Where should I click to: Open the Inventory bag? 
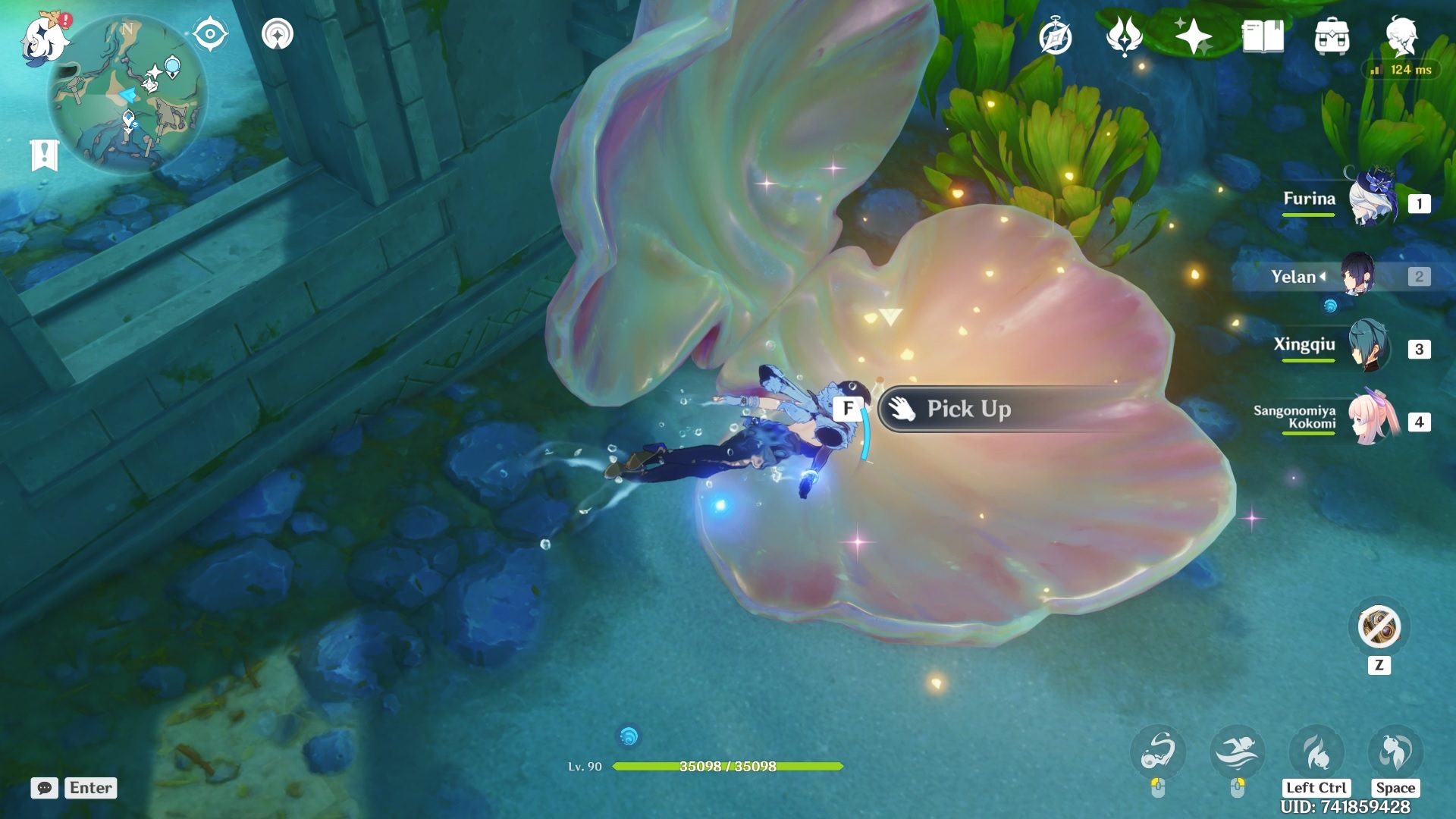click(x=1332, y=34)
